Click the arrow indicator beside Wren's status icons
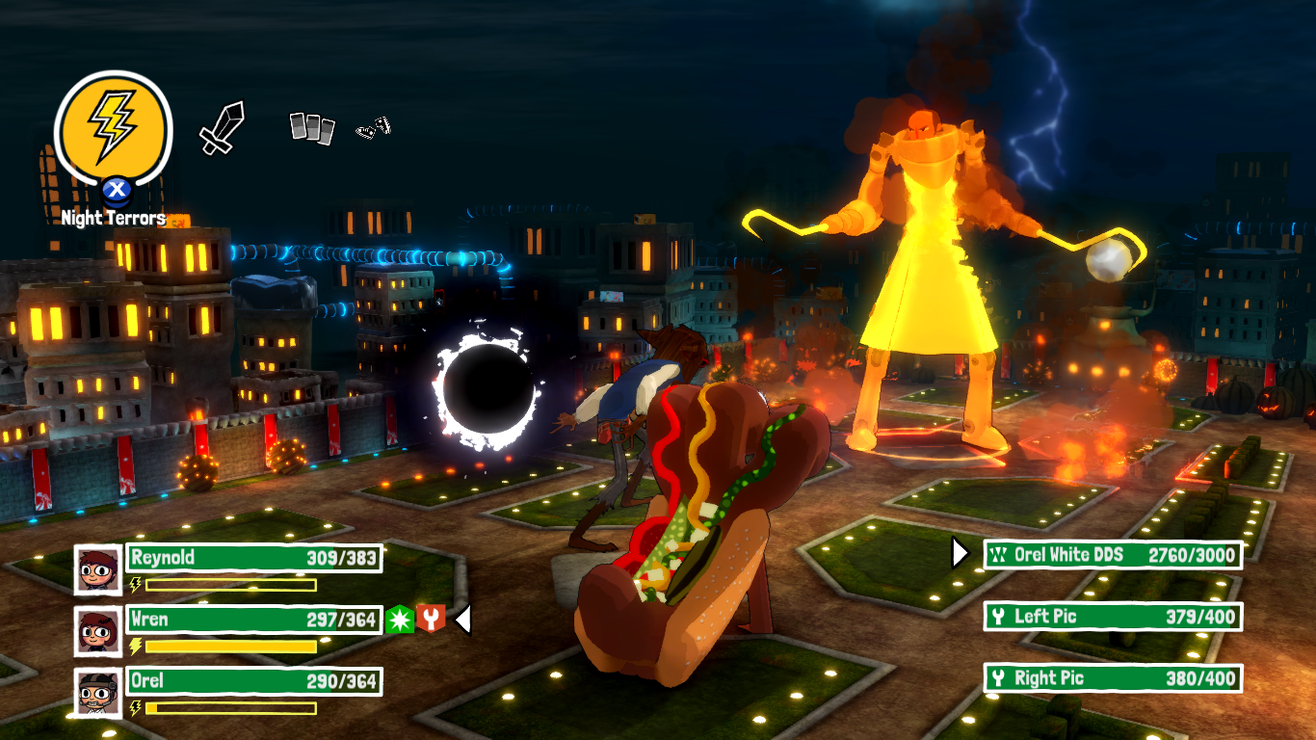Image resolution: width=1316 pixels, height=740 pixels. [461, 619]
